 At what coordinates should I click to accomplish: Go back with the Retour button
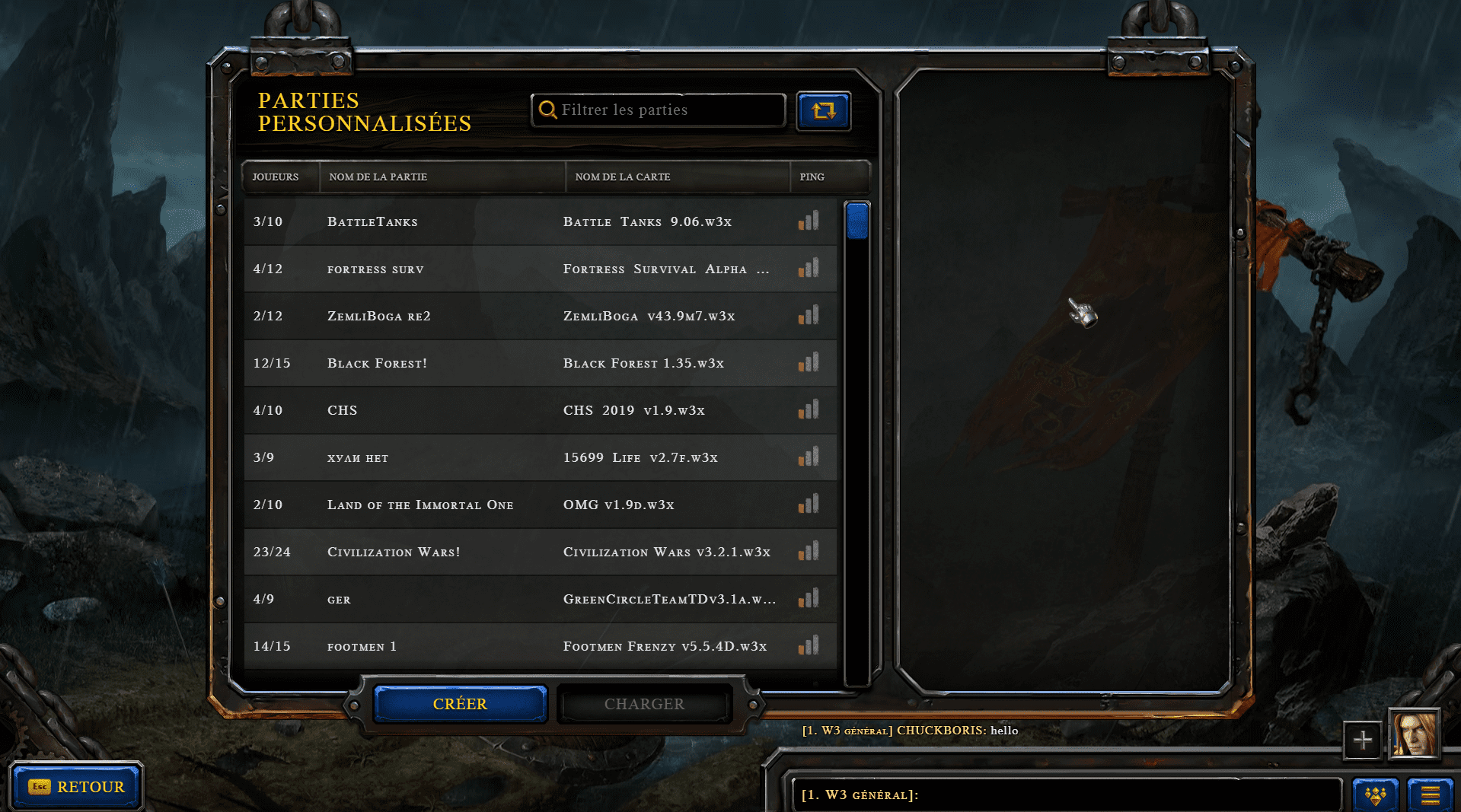[x=76, y=787]
